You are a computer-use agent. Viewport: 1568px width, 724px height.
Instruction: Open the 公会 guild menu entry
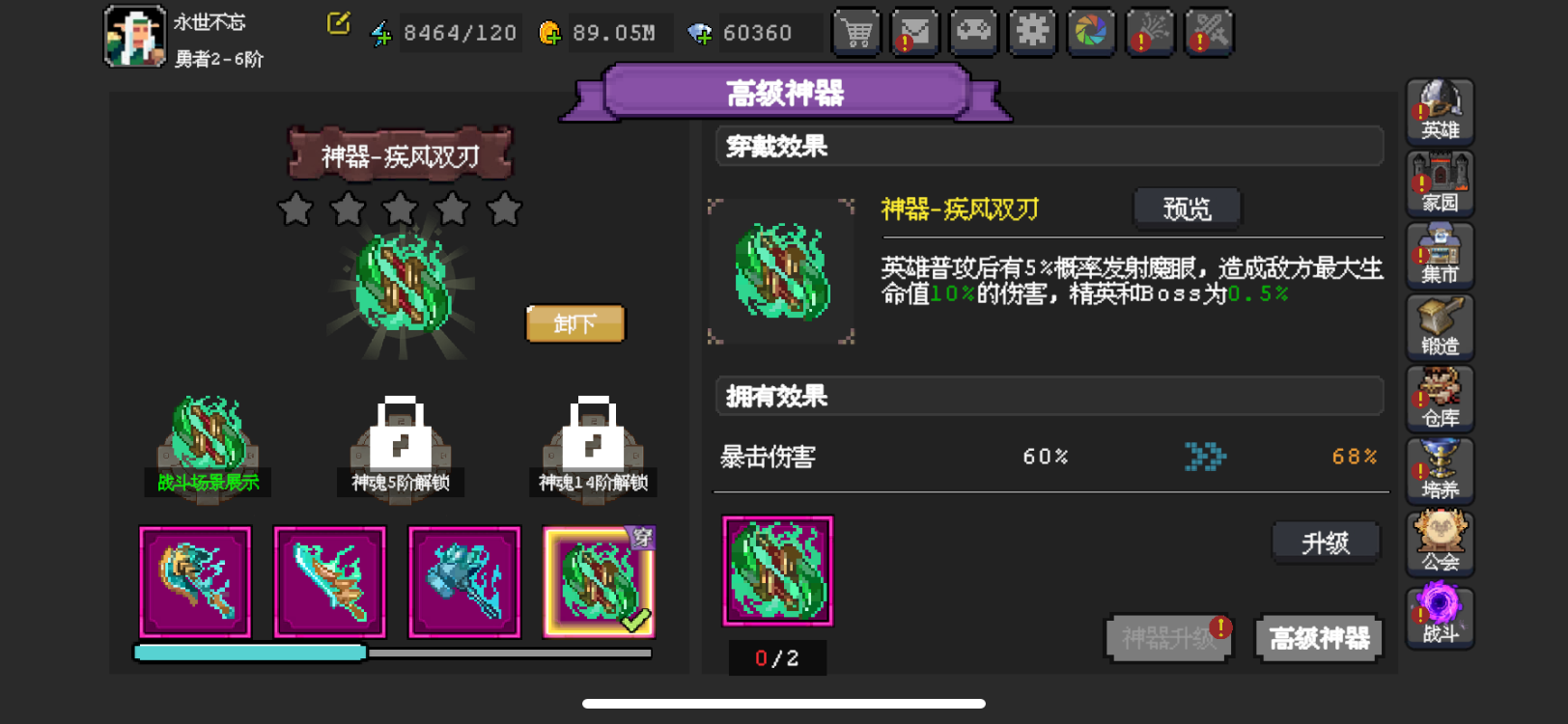tap(1440, 543)
